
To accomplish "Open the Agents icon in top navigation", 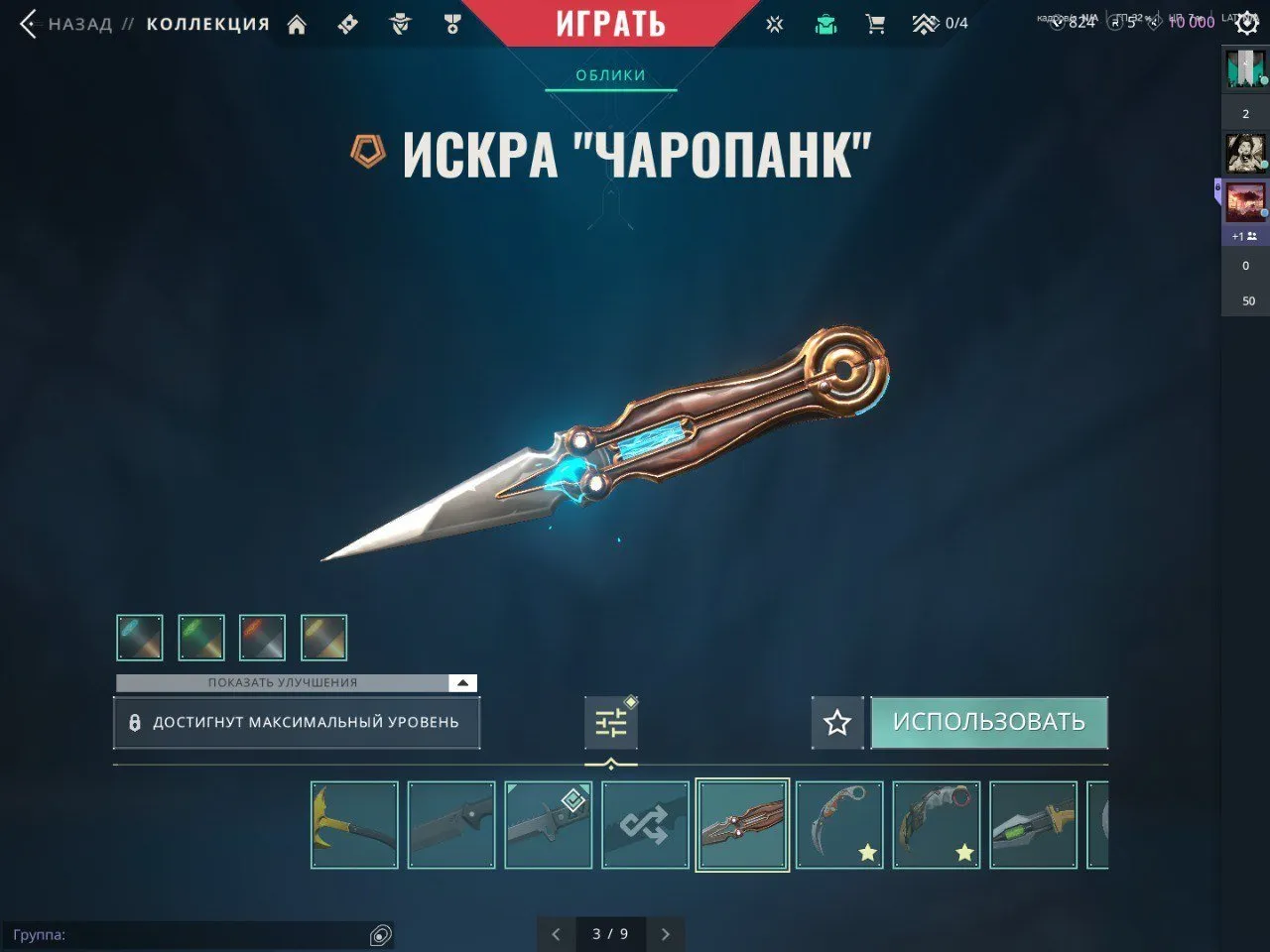I will pyautogui.click(x=400, y=23).
